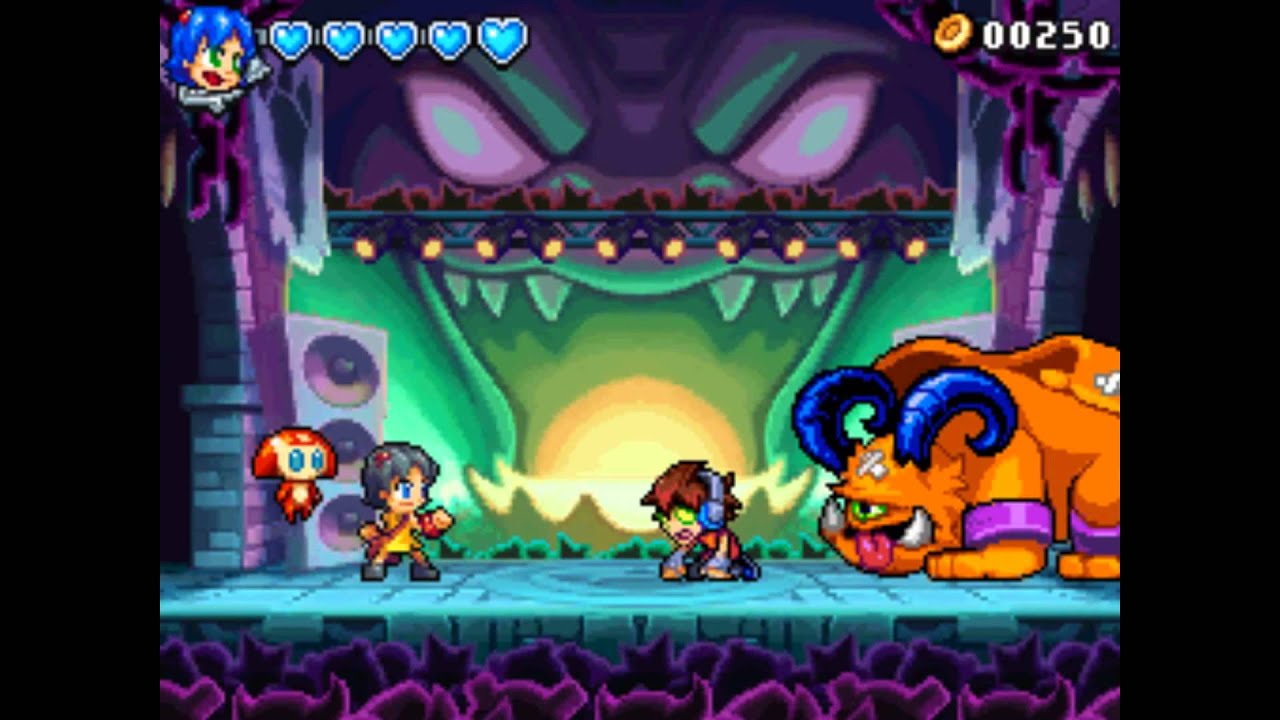Screen dimensions: 1280x720
Task: Select the middle heart in the health meter
Action: click(x=394, y=38)
